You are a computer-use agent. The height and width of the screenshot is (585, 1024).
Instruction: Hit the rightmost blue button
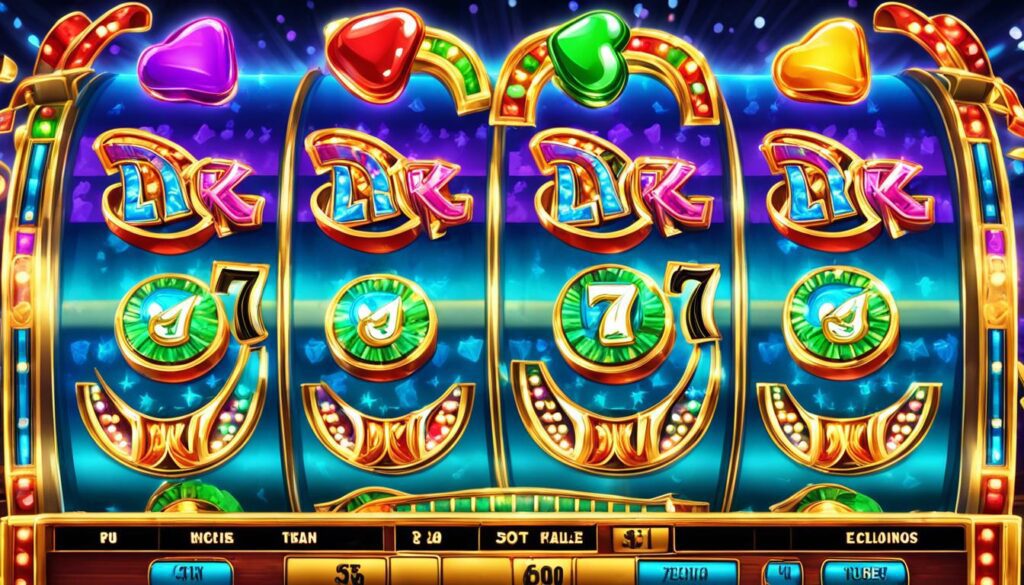(864, 572)
